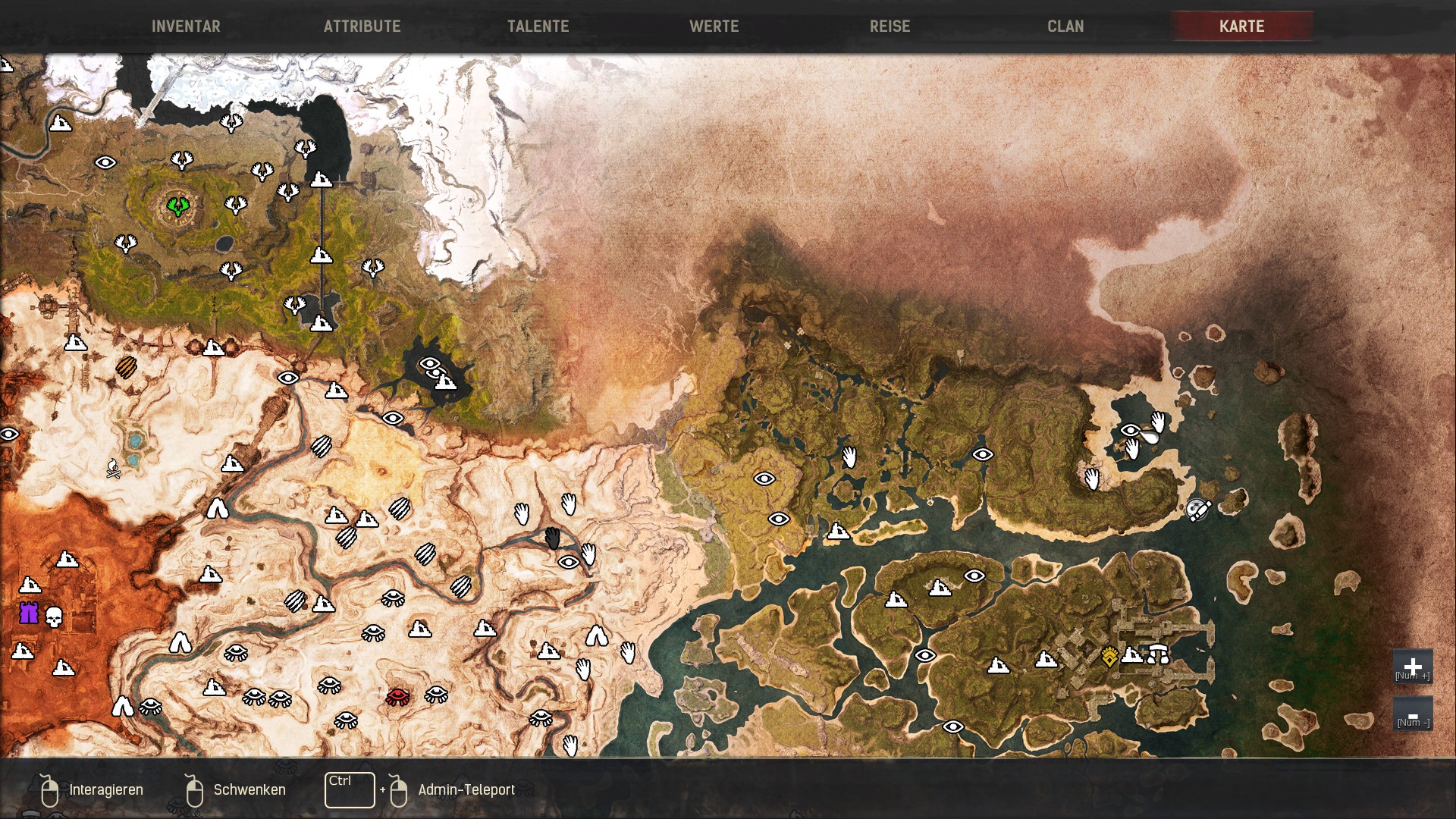Select the purple castle tower marker
The image size is (1456, 819).
29,613
